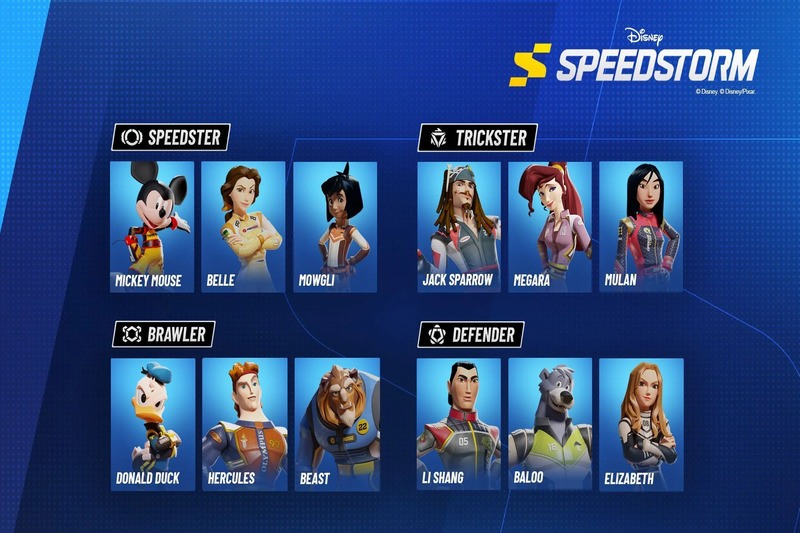Viewport: 800px width, 533px height.
Task: Select the Brawler class heading
Action: pyautogui.click(x=163, y=333)
